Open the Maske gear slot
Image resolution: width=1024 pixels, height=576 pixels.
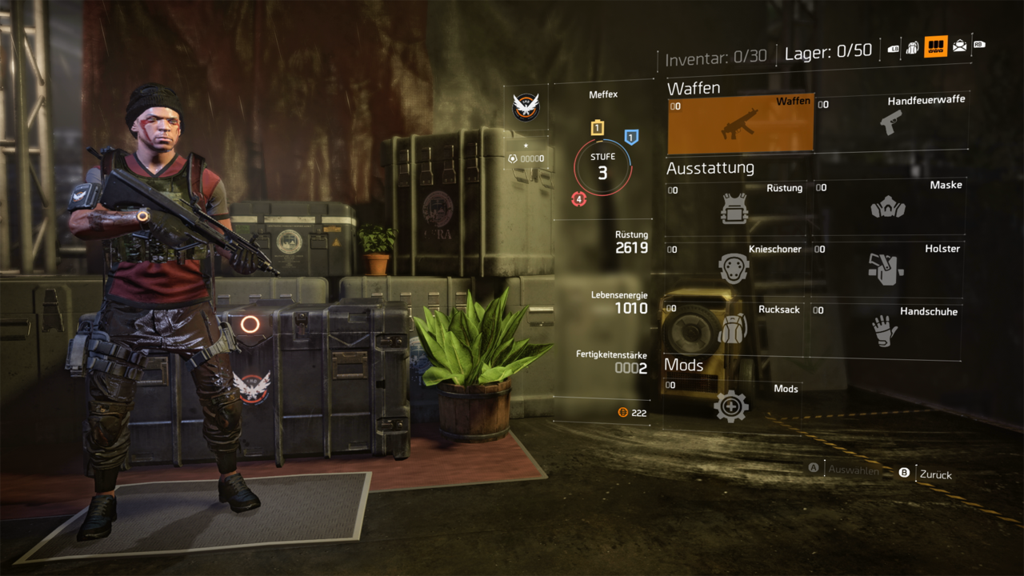pyautogui.click(x=888, y=208)
